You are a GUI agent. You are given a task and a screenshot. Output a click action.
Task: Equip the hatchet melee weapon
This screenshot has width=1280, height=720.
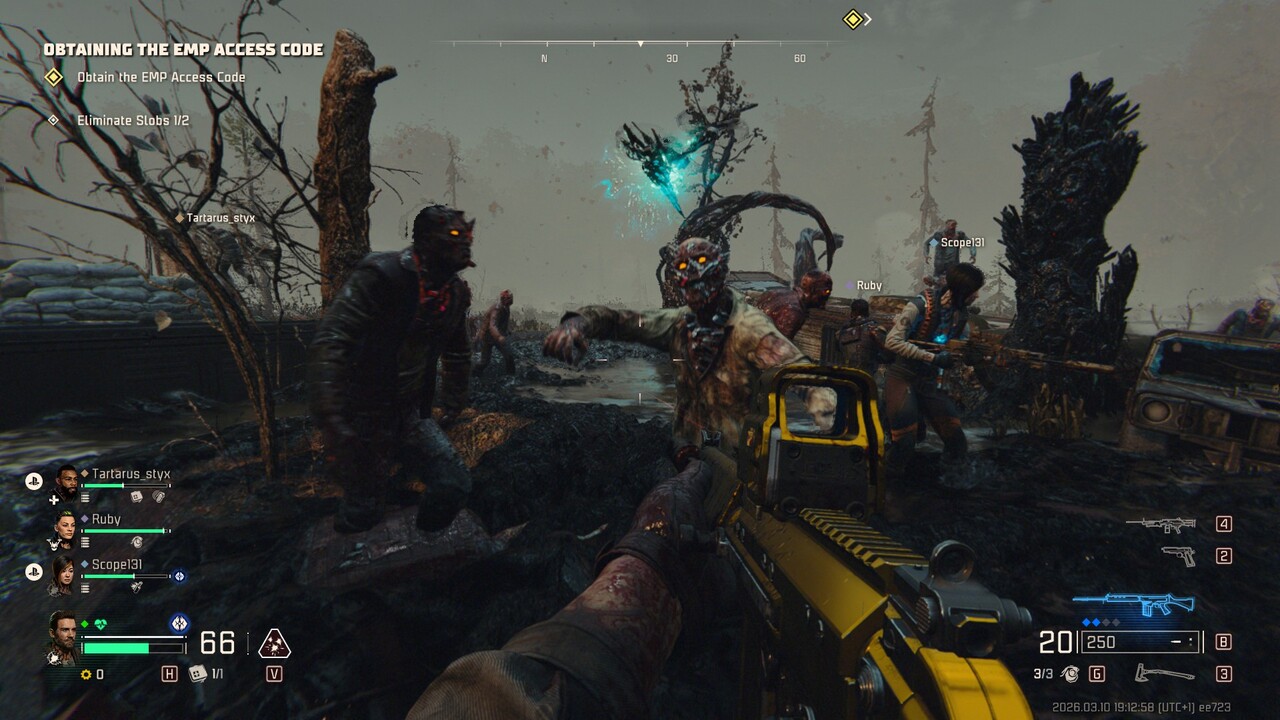[x=1165, y=674]
